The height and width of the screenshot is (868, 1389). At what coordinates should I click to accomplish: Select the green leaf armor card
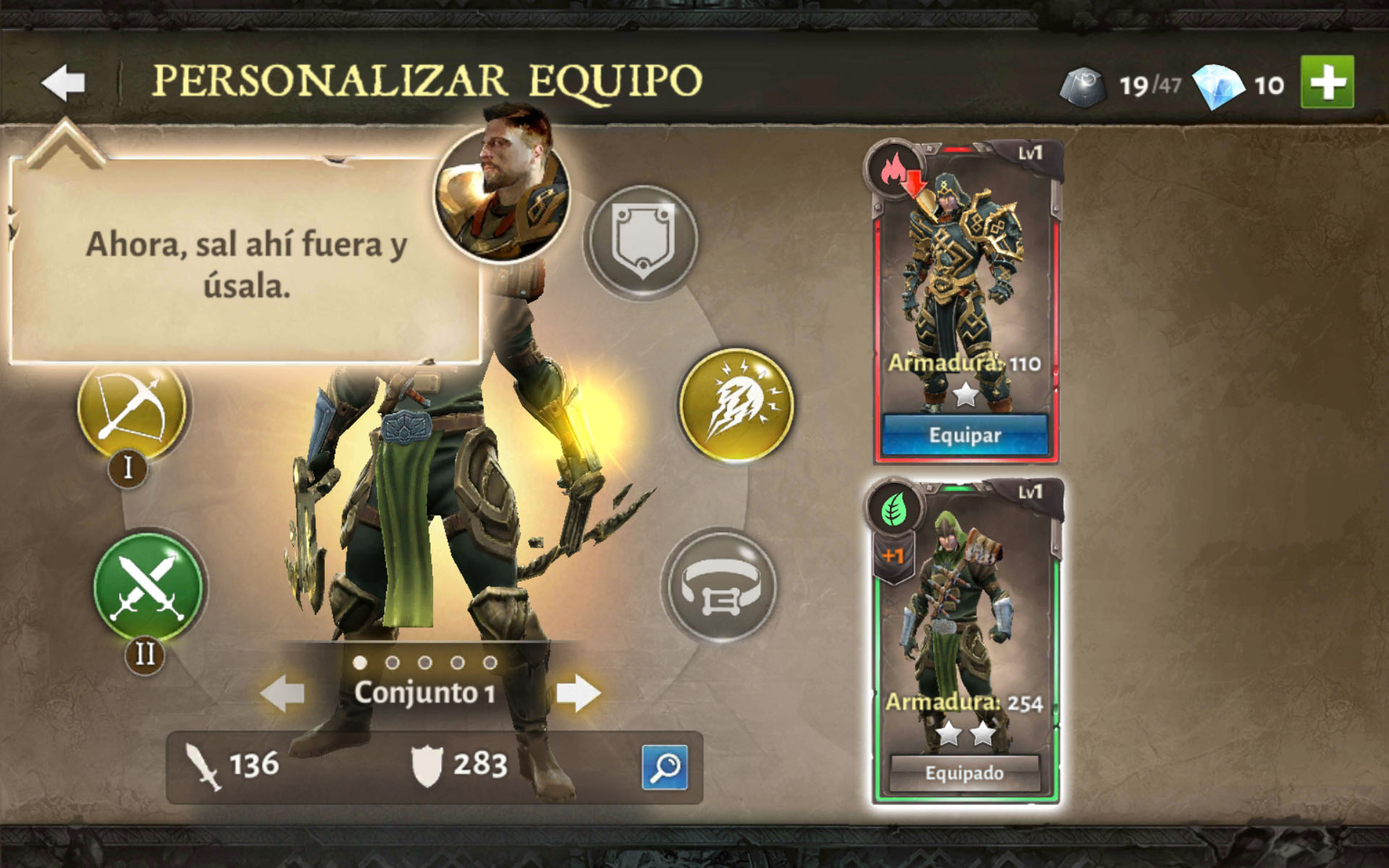click(x=965, y=622)
